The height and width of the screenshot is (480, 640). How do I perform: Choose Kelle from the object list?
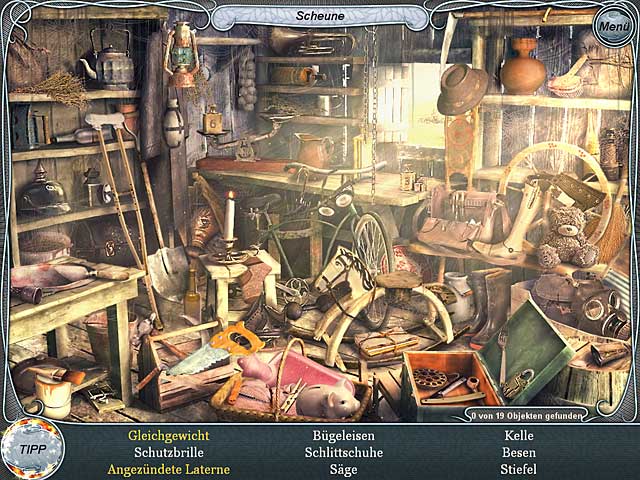tap(519, 436)
